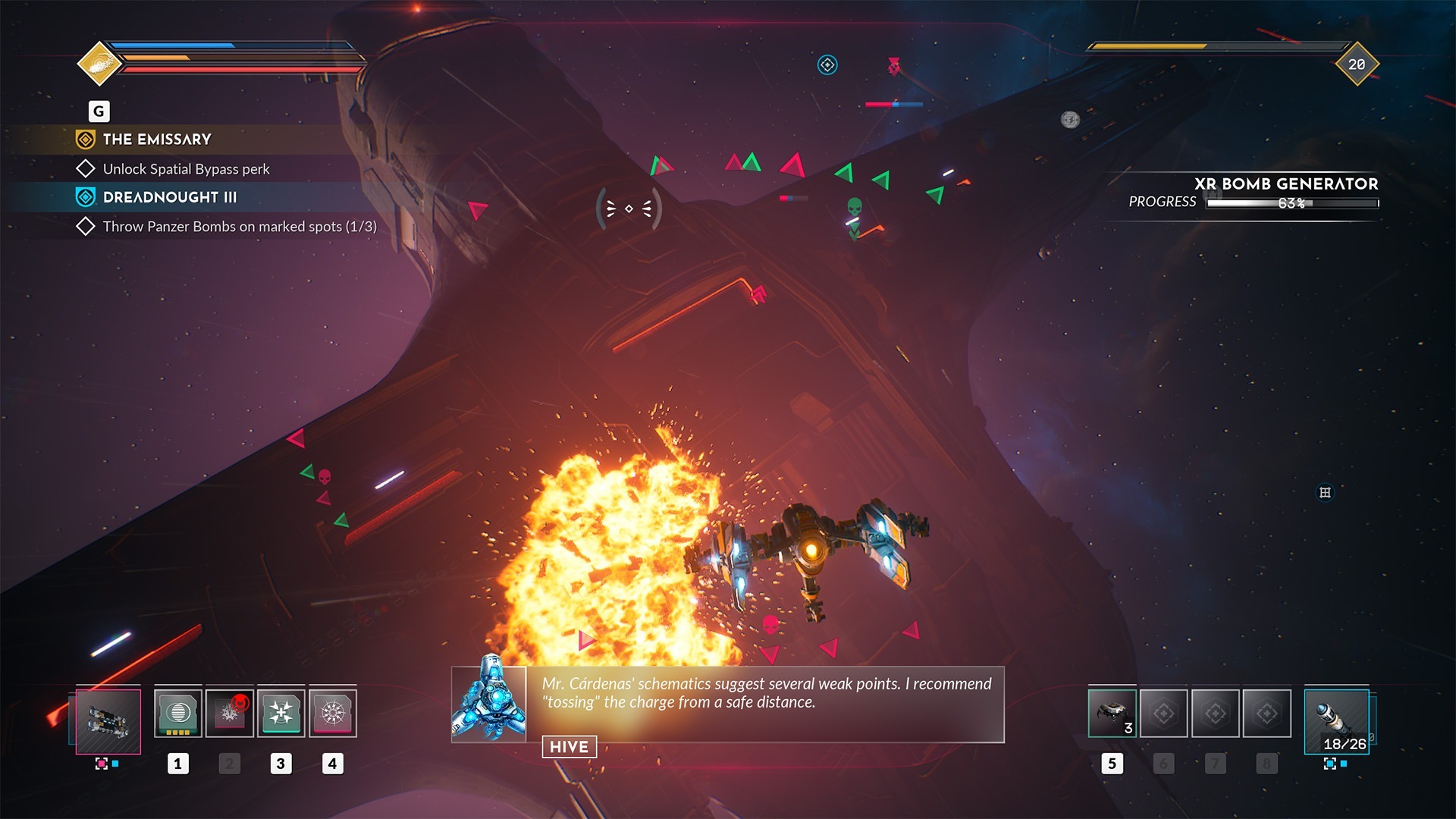1456x819 pixels.
Task: Select the primary gatling weapon slot
Action: (108, 721)
